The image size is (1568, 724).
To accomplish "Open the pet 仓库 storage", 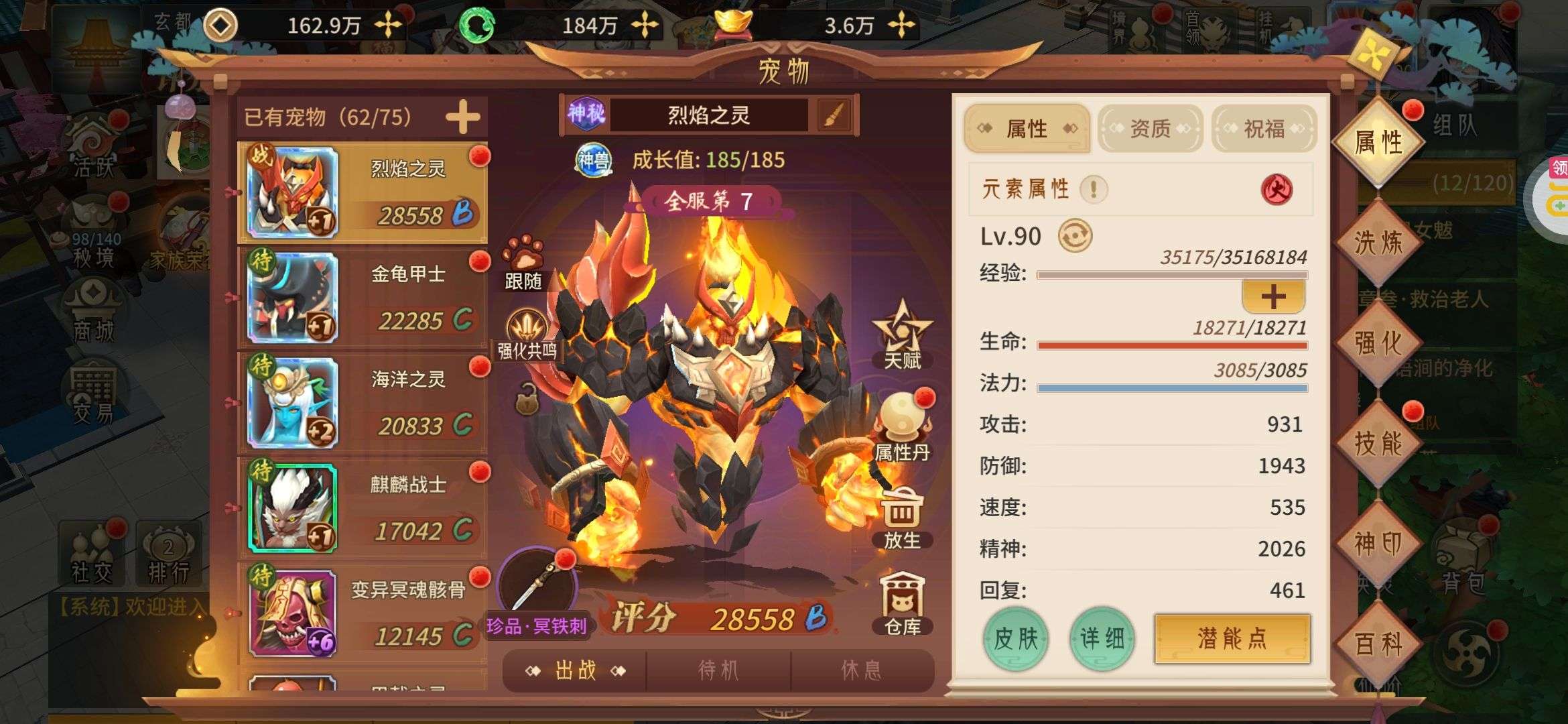I will 902,603.
